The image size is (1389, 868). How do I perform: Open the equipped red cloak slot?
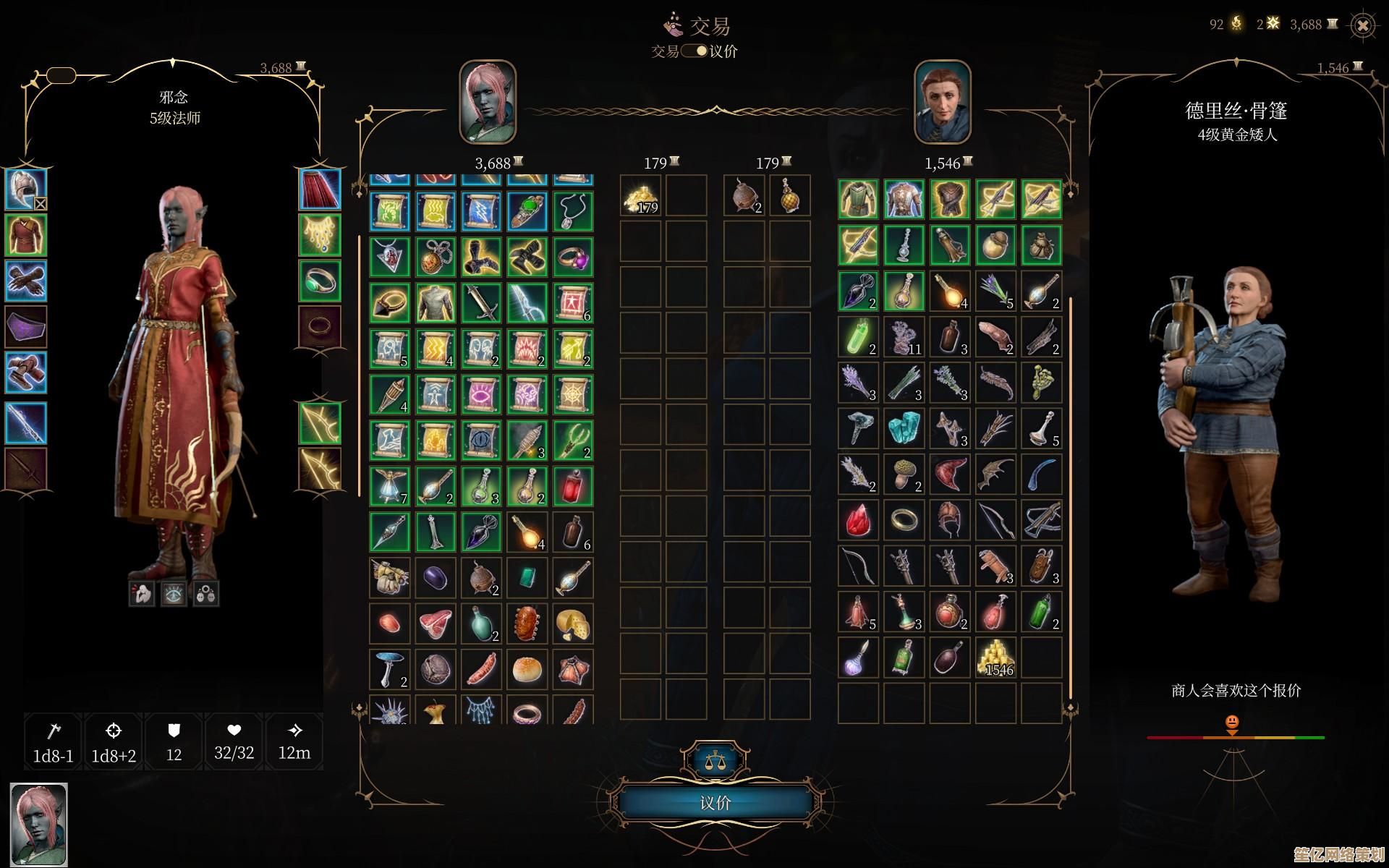click(320, 190)
